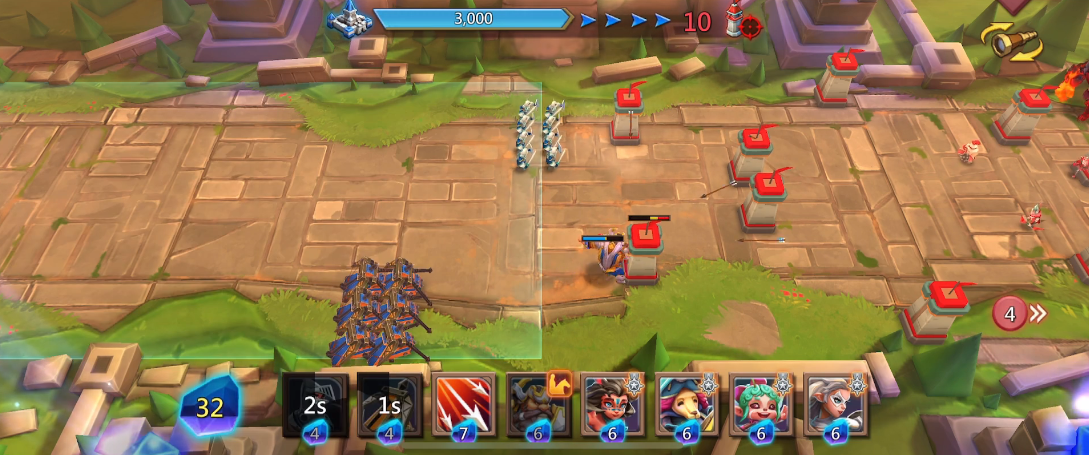Toggle the spyglass camera view button
Viewport: 1089px width, 455px height.
1011,42
